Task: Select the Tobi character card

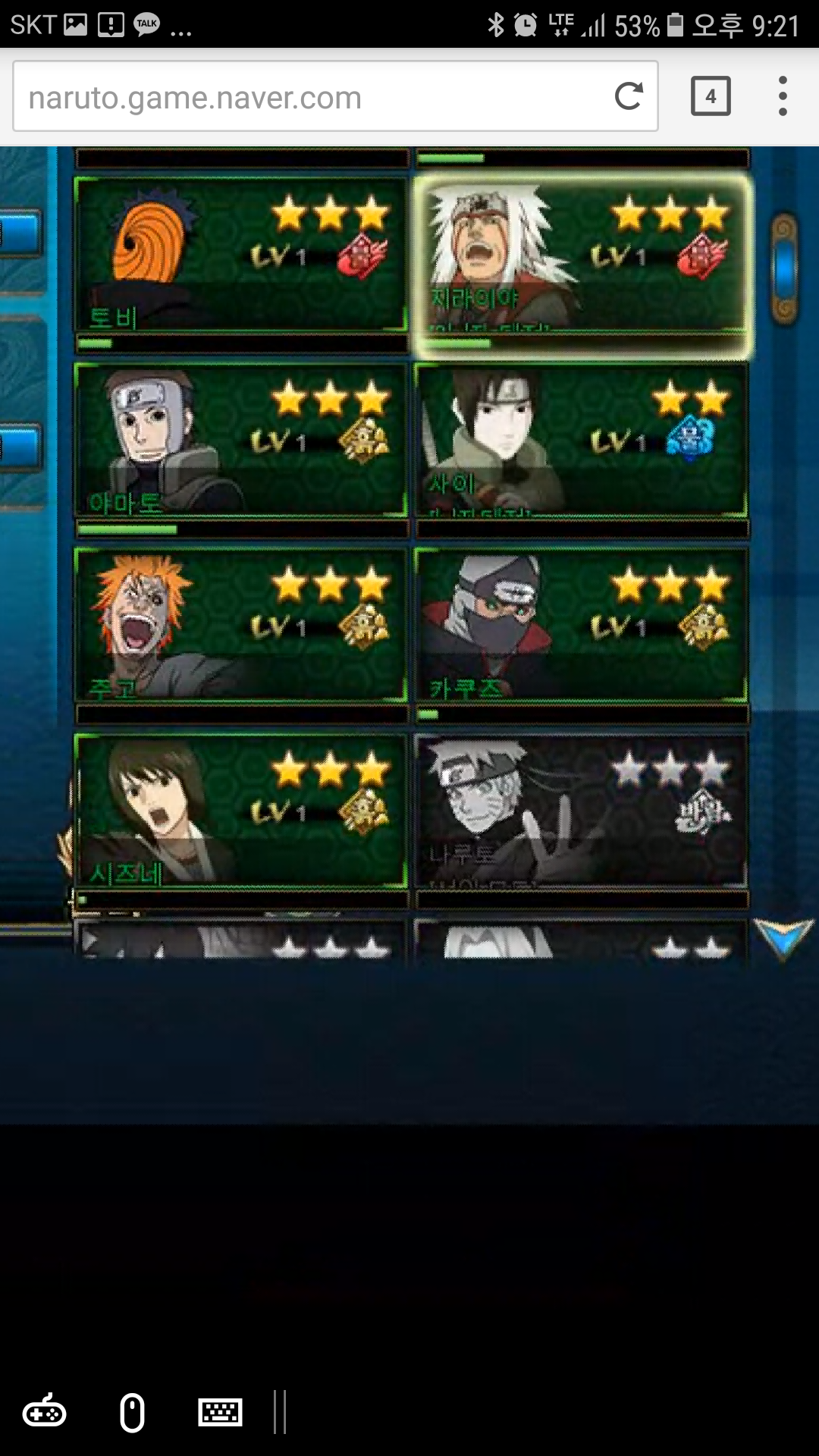Action: pyautogui.click(x=241, y=255)
